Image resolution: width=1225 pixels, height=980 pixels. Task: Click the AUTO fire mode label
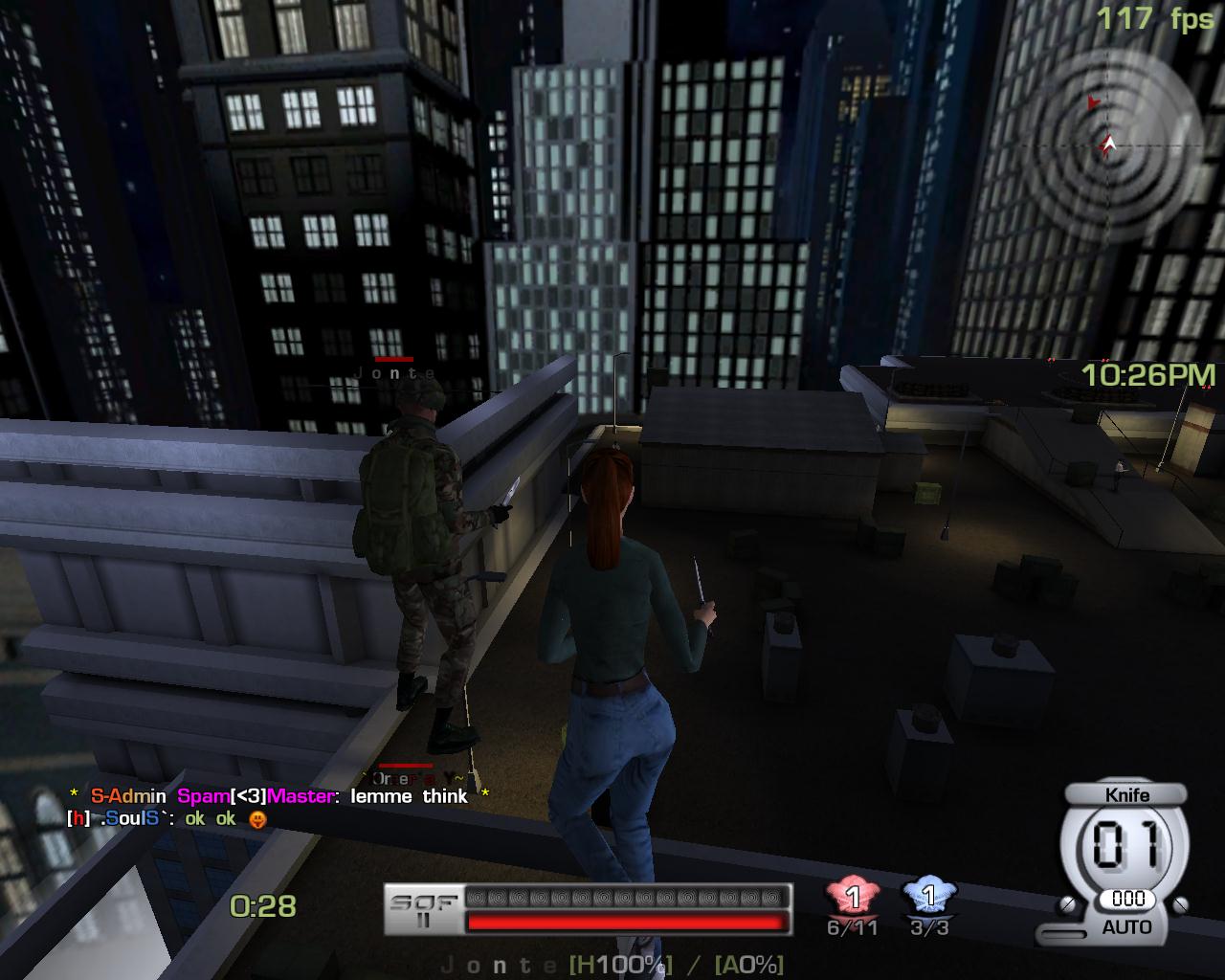[1126, 927]
